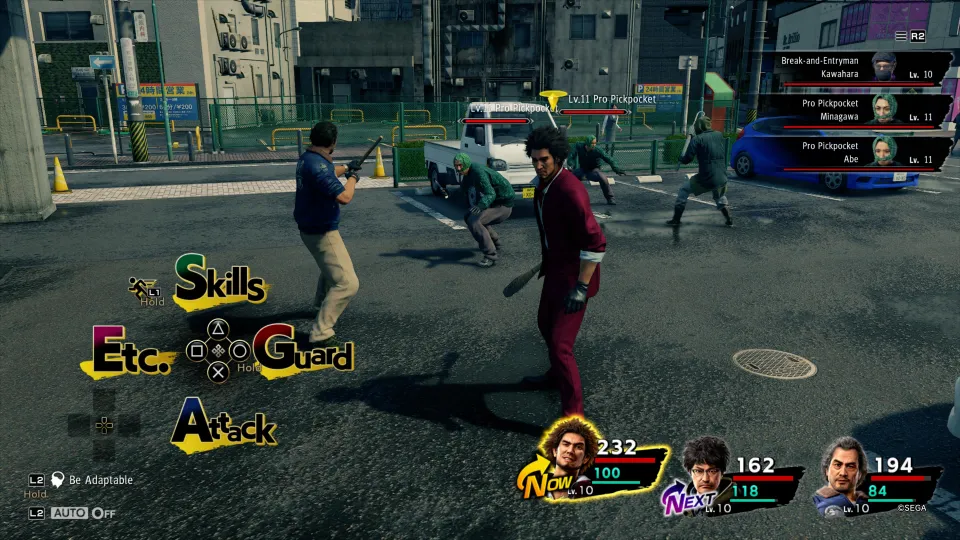960x540 pixels.
Task: Target Pro Pickpocket Abe in the enemy list
Action: pos(856,152)
